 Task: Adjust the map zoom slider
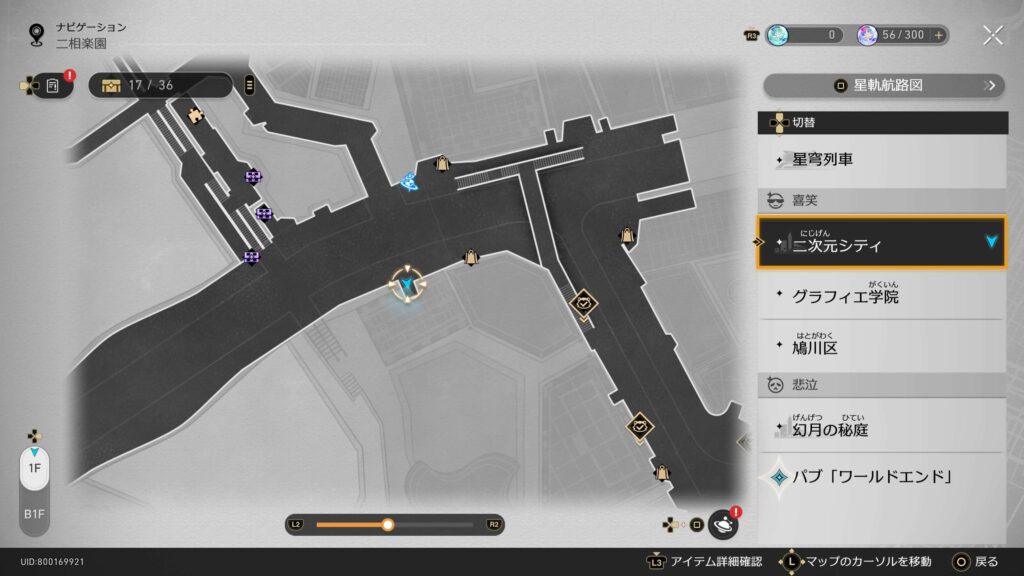[x=388, y=524]
